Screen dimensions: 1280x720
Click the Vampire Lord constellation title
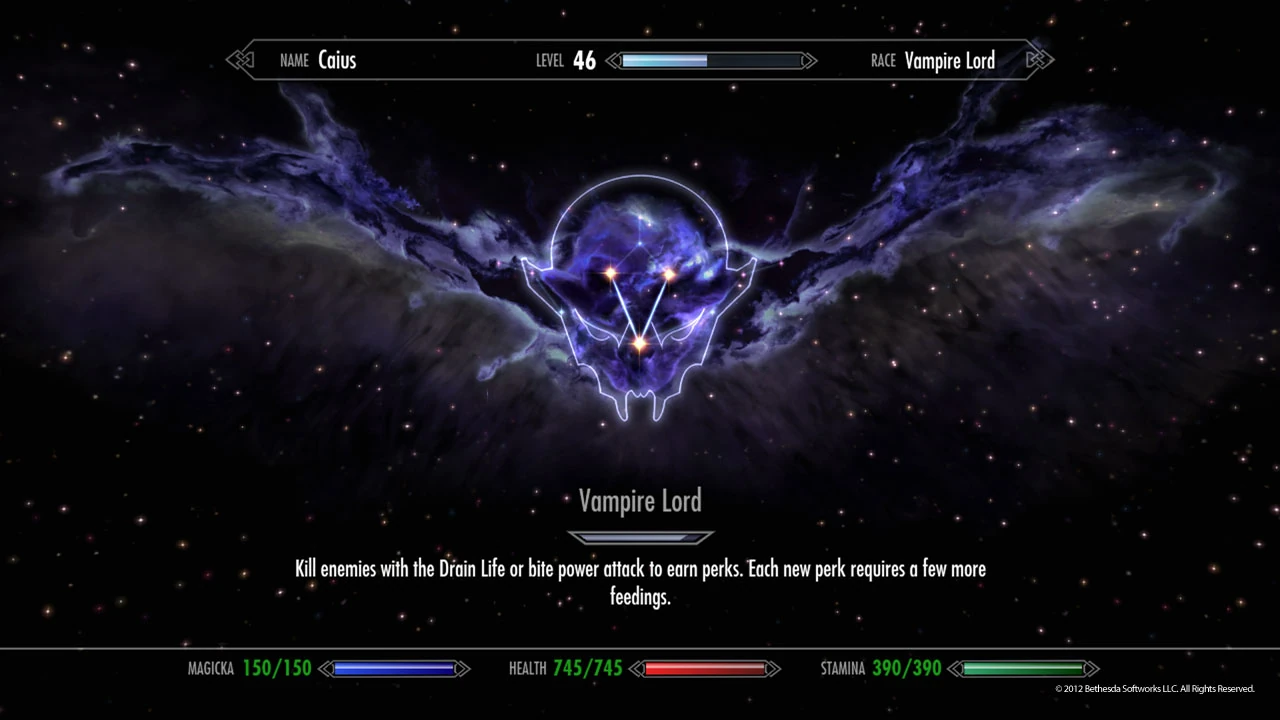tap(640, 501)
